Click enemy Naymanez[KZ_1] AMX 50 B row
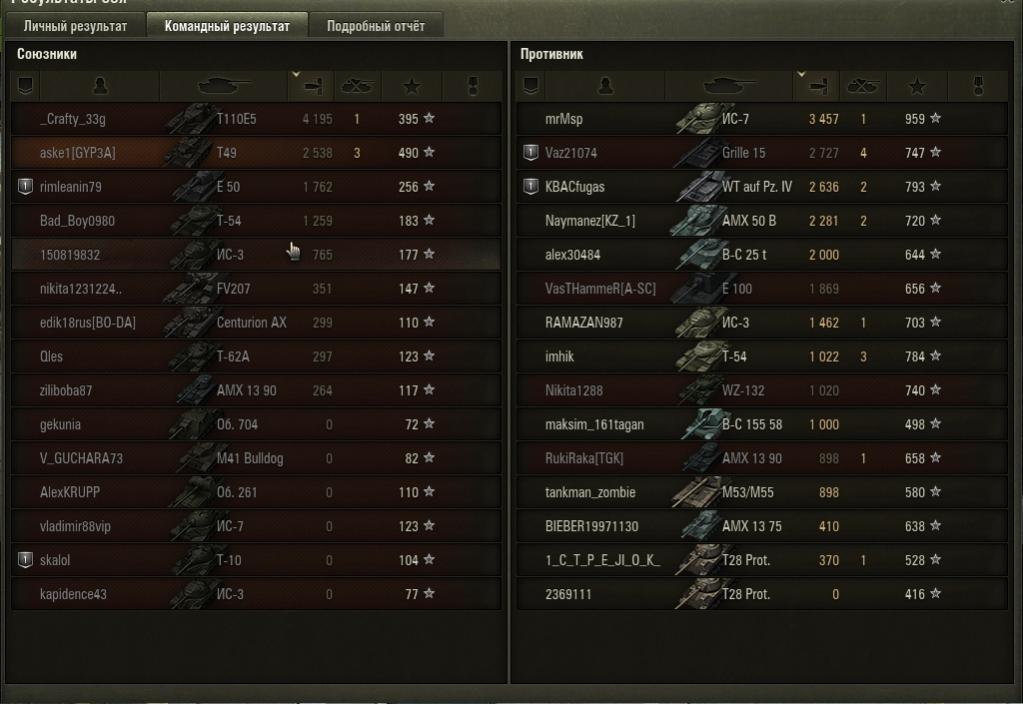 point(760,221)
